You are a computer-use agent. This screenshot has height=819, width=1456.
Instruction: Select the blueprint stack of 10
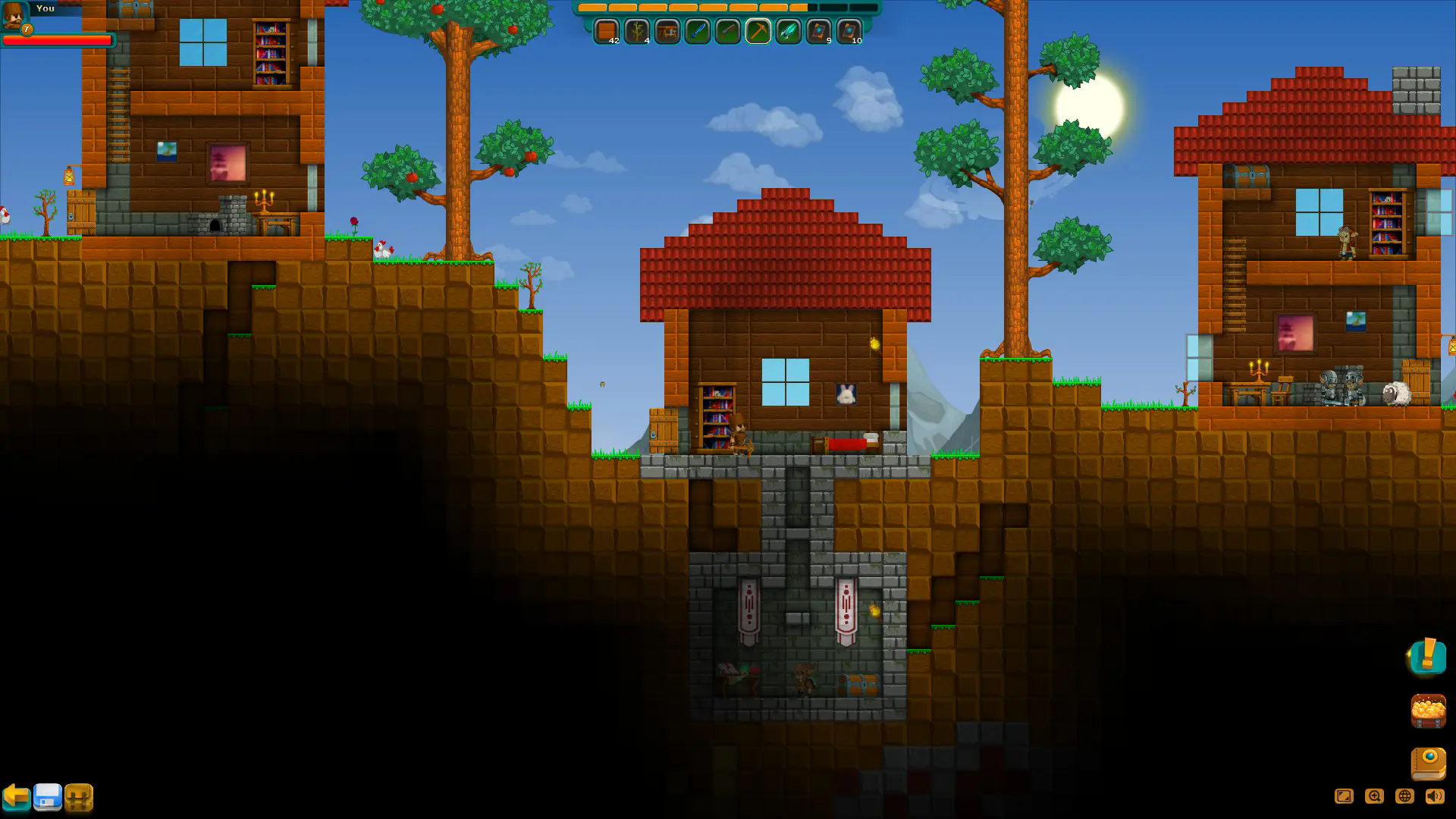coord(848,32)
